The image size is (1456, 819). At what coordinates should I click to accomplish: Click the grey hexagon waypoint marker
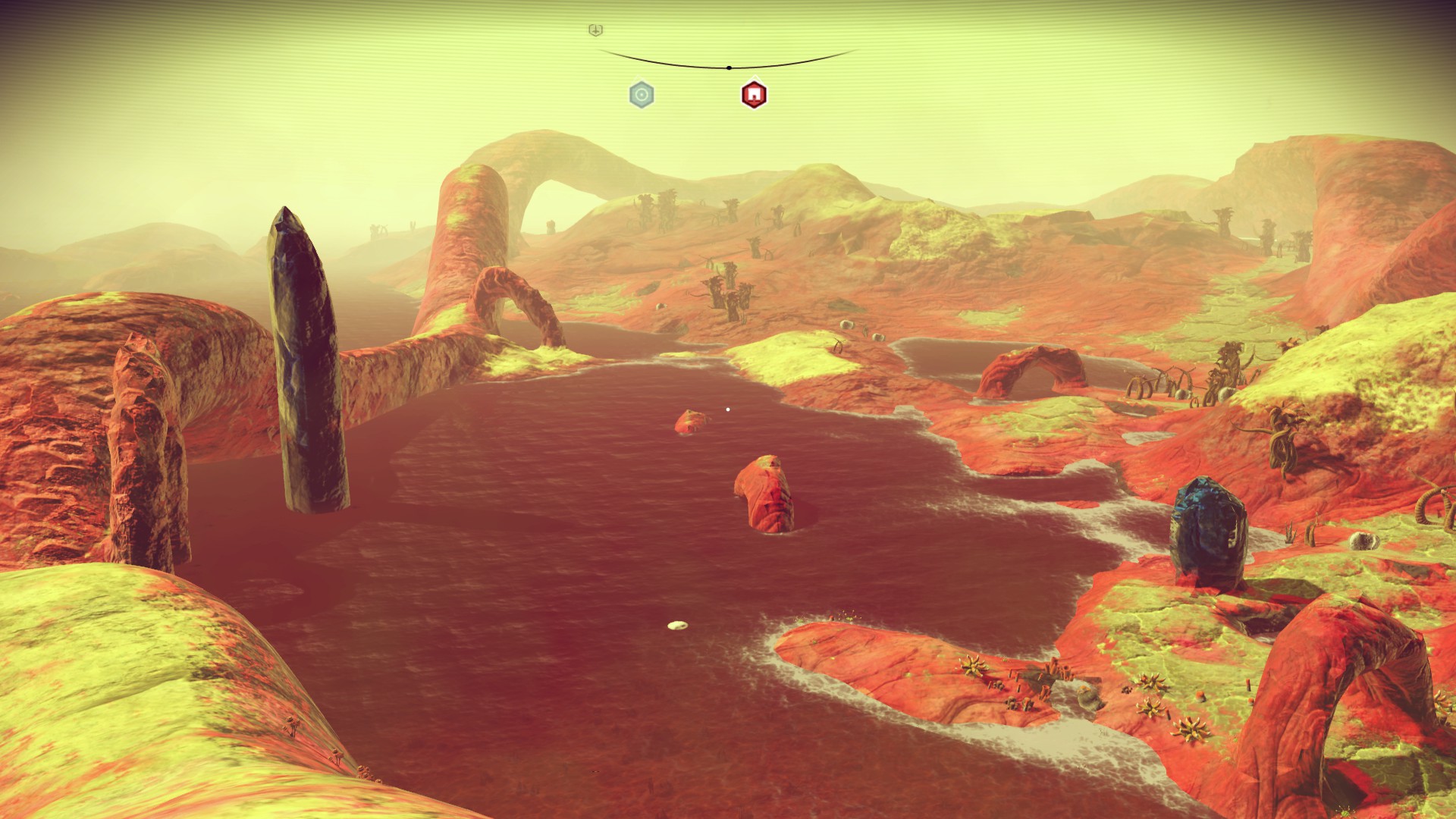click(642, 95)
